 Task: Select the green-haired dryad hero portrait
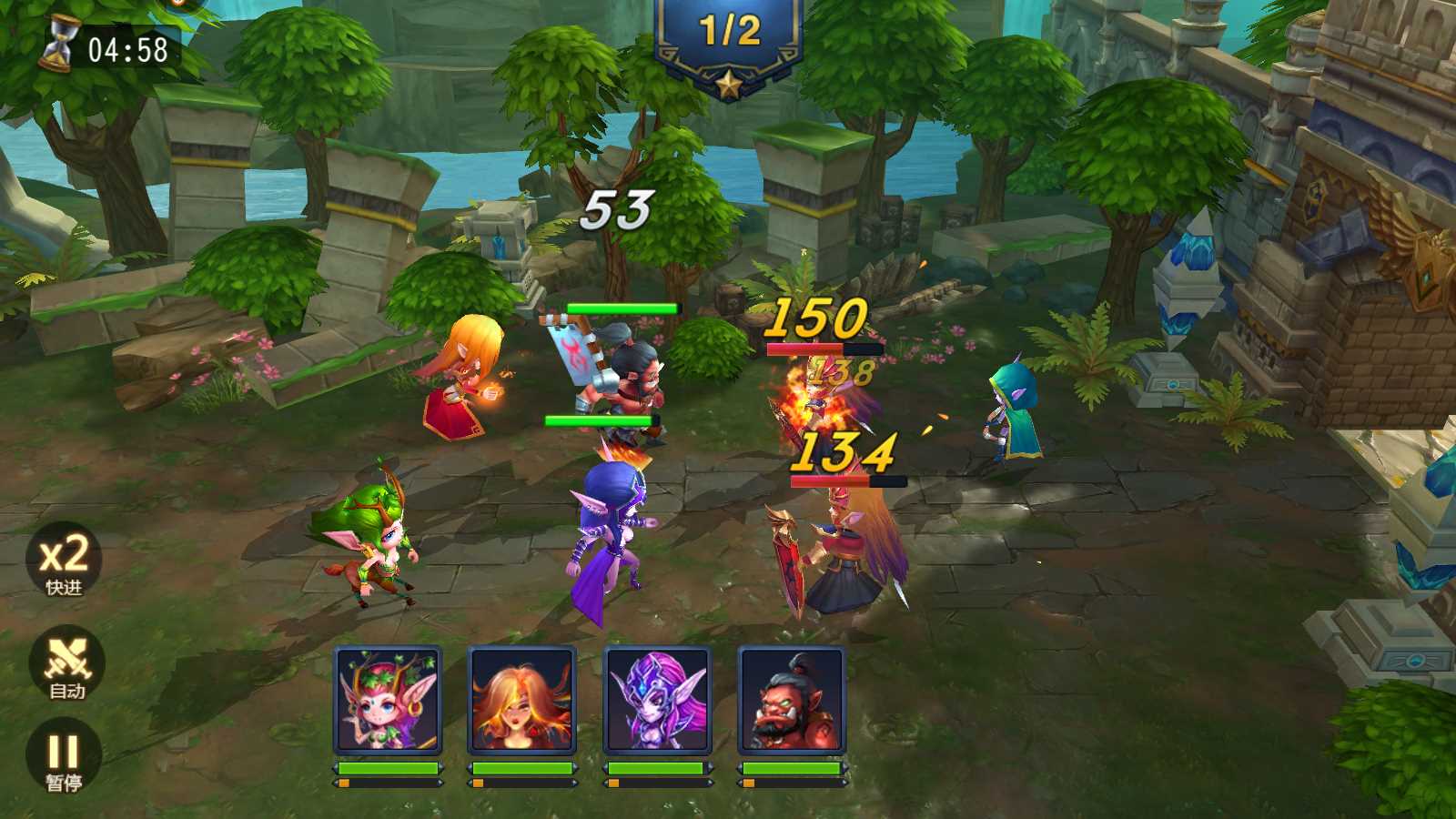coord(388,700)
